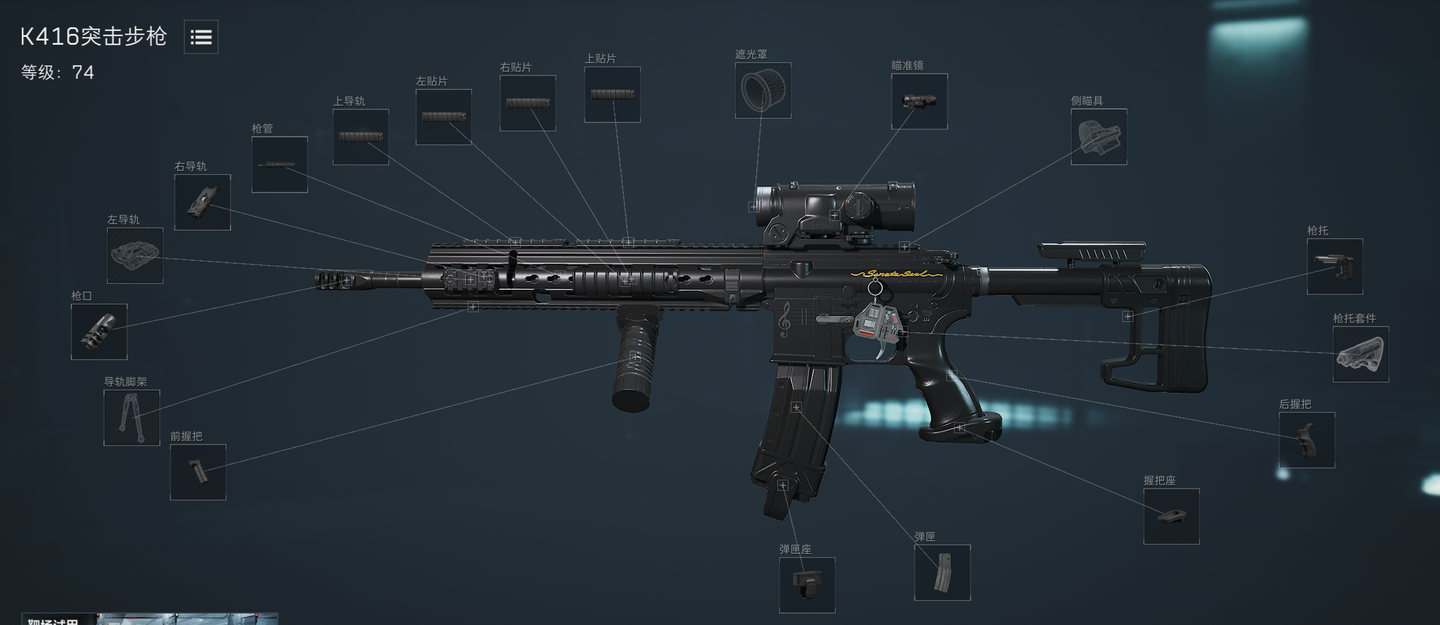Viewport: 1440px width, 625px height.
Task: Select the 弹匣 magazine slot
Action: tap(942, 573)
